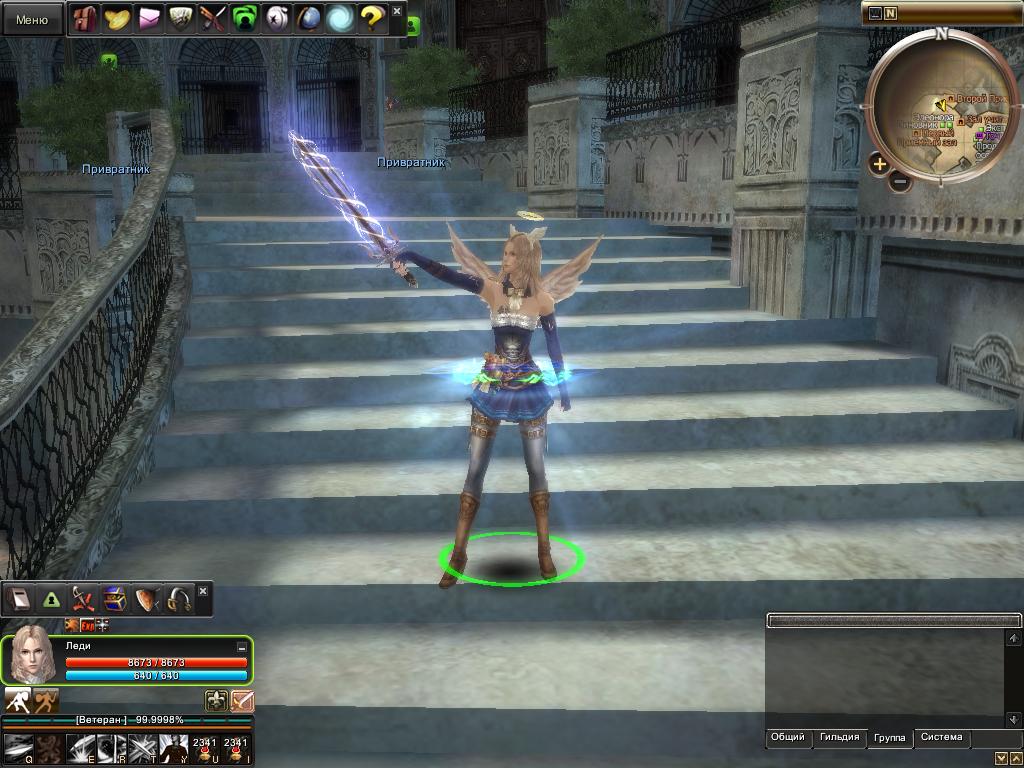This screenshot has height=768, width=1024.
Task: Click the yellow question mark help icon
Action: point(372,18)
